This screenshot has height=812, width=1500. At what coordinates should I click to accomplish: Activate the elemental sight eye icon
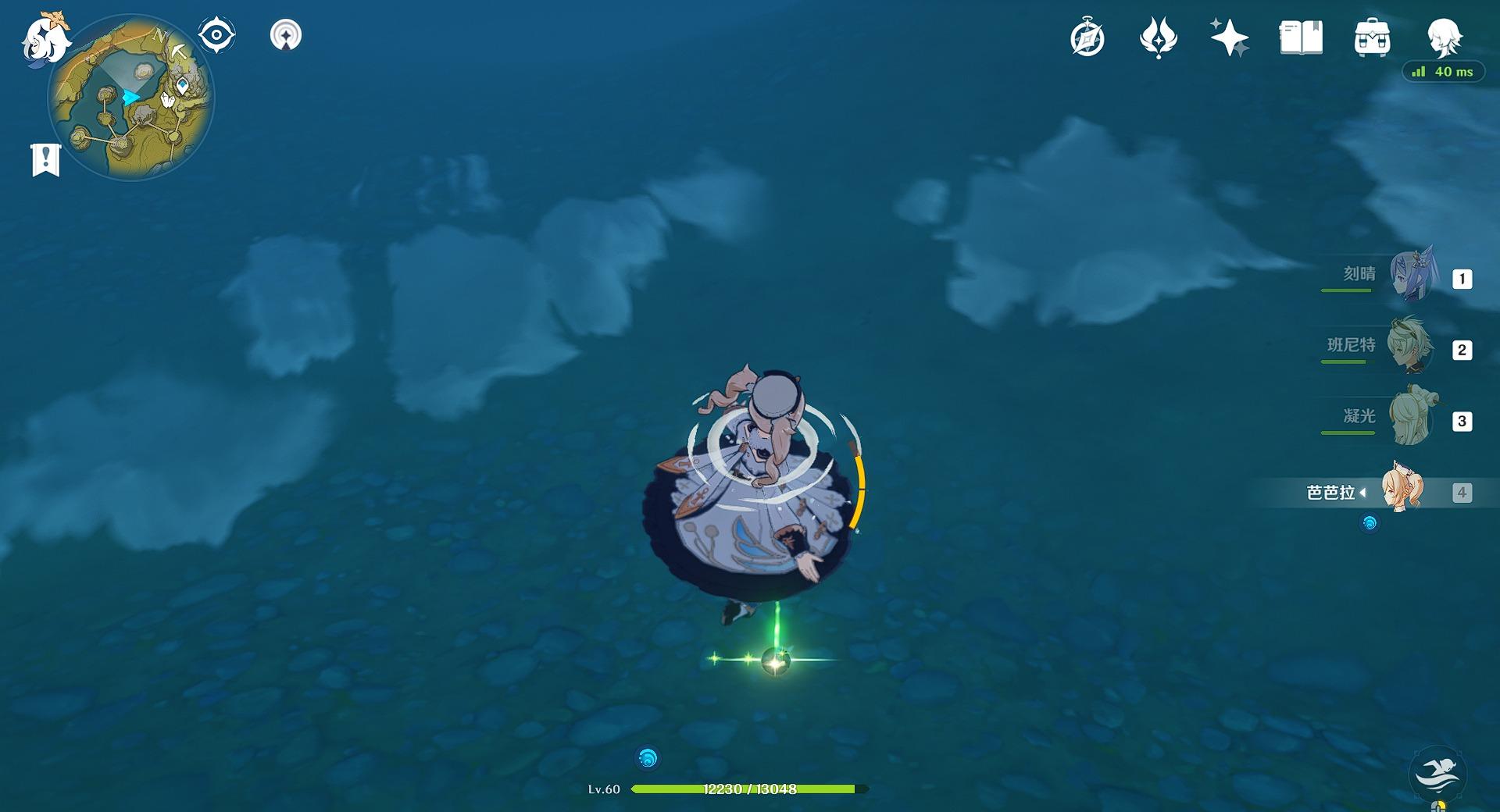pyautogui.click(x=216, y=35)
